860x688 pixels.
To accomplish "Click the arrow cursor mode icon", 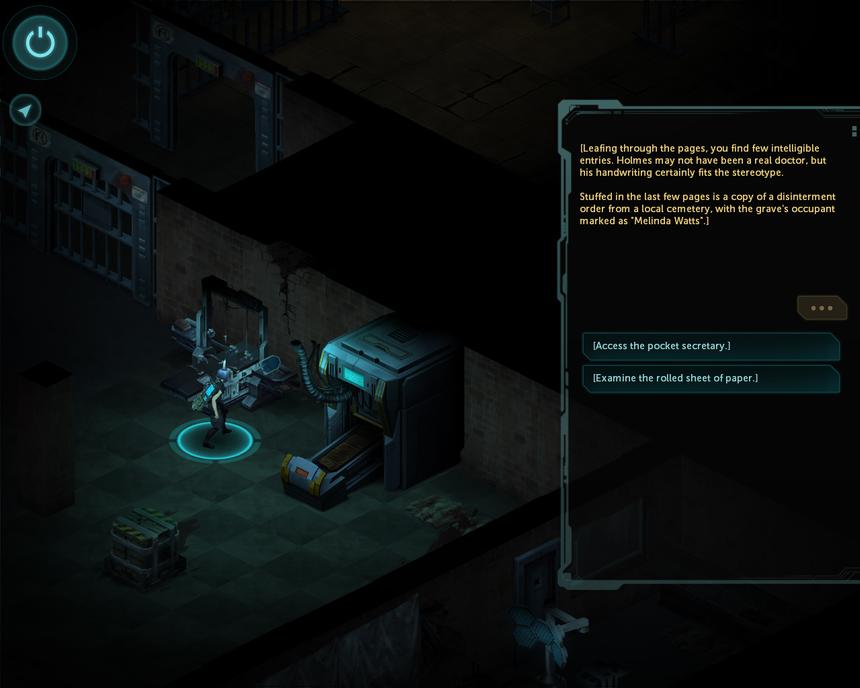I will (x=25, y=110).
